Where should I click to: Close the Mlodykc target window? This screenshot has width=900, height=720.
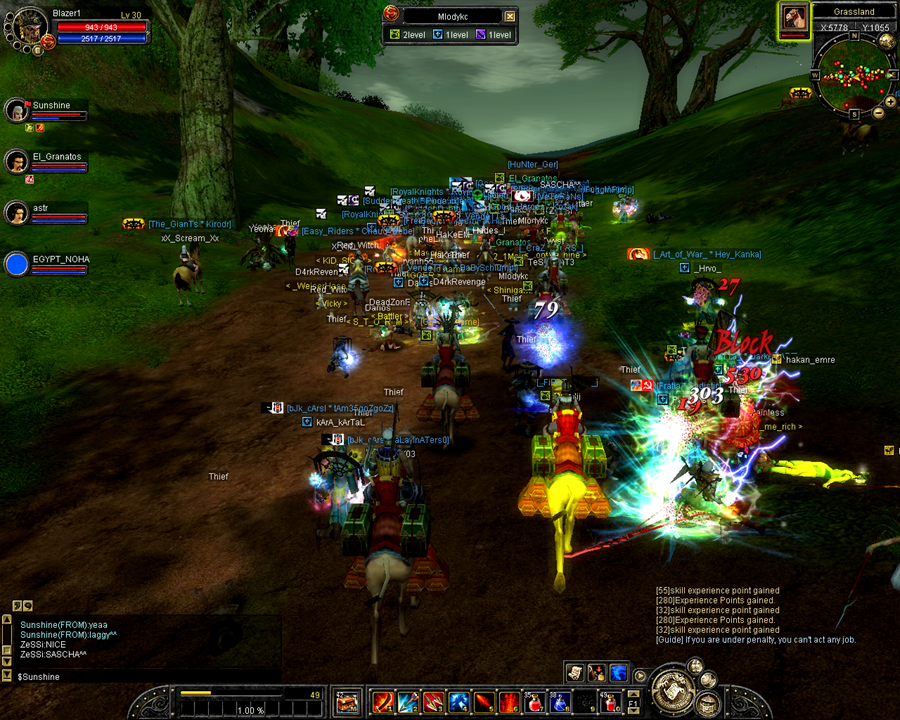click(510, 16)
